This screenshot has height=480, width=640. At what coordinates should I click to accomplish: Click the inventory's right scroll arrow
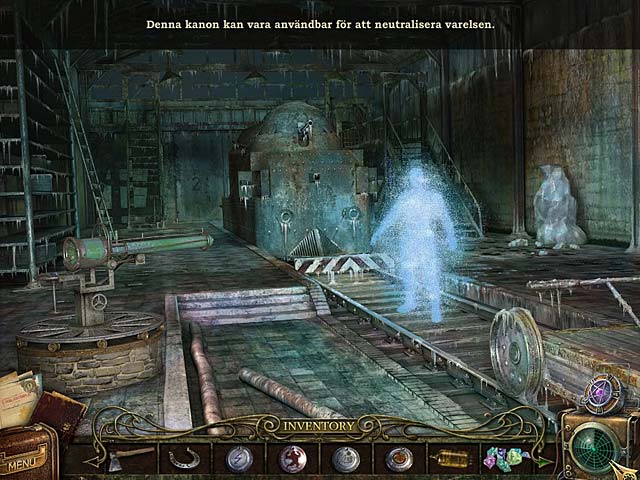click(544, 459)
